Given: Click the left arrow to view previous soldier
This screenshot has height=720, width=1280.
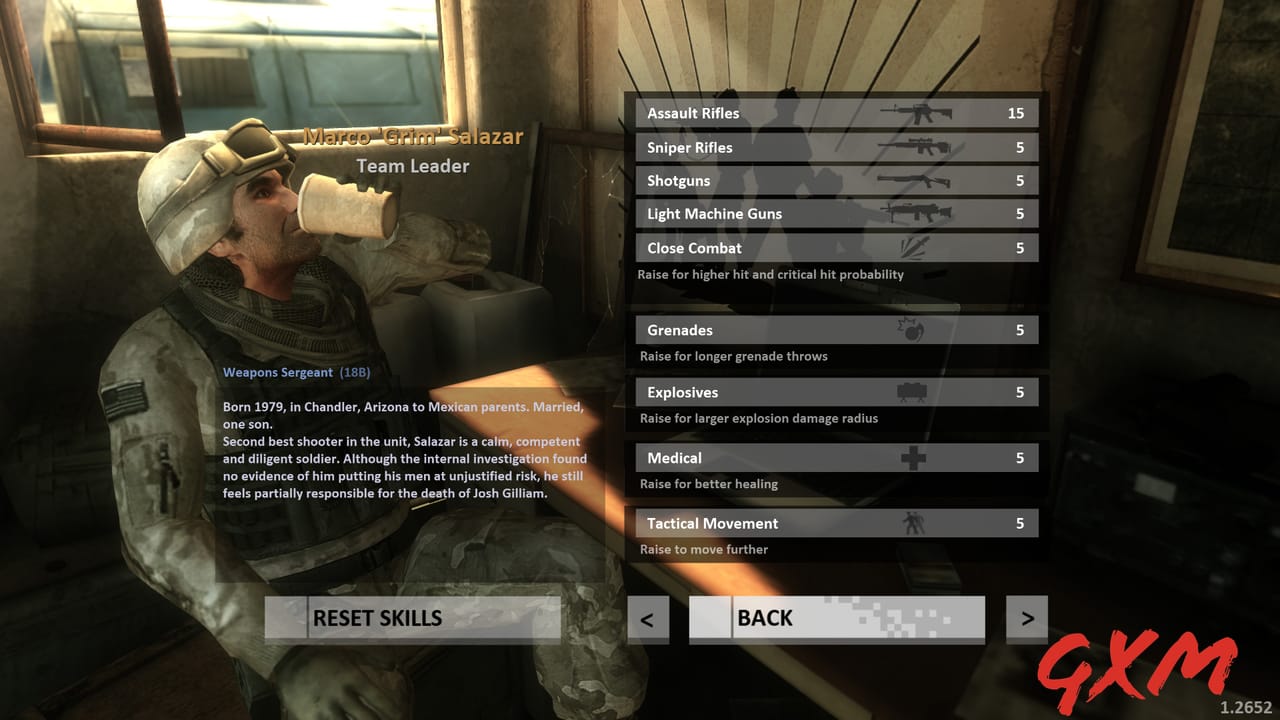Looking at the screenshot, I should point(647,618).
